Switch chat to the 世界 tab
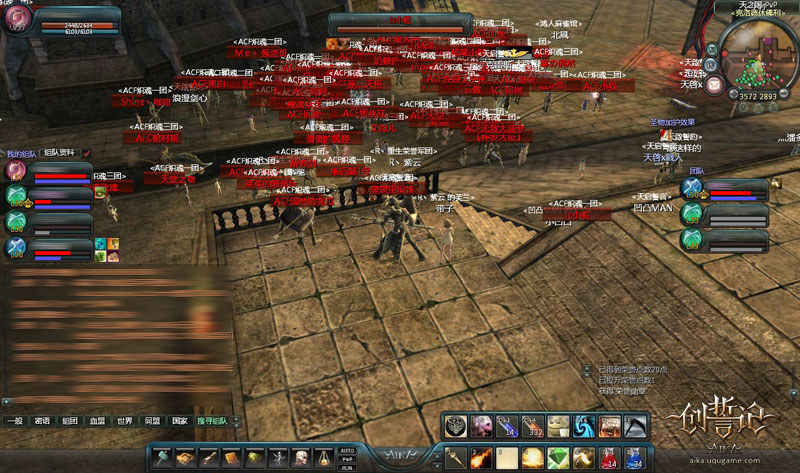 click(x=124, y=421)
